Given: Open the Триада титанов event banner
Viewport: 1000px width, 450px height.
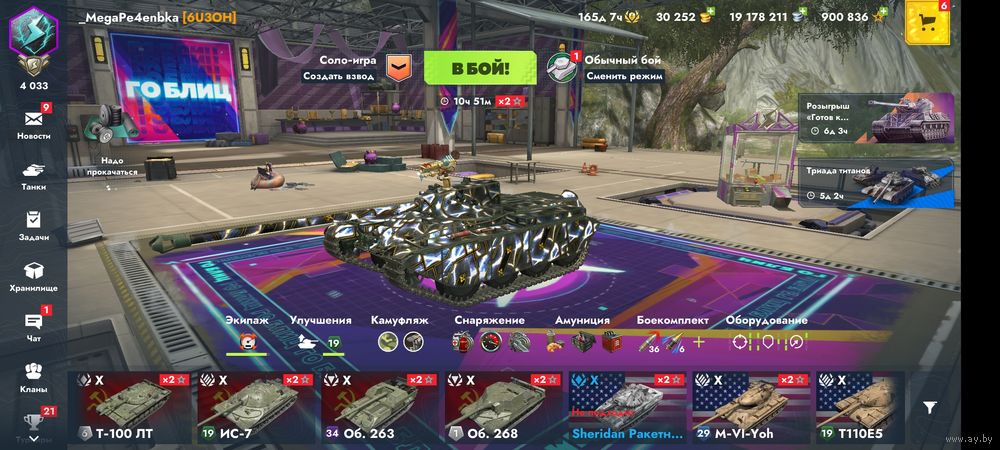Looking at the screenshot, I should [x=876, y=181].
